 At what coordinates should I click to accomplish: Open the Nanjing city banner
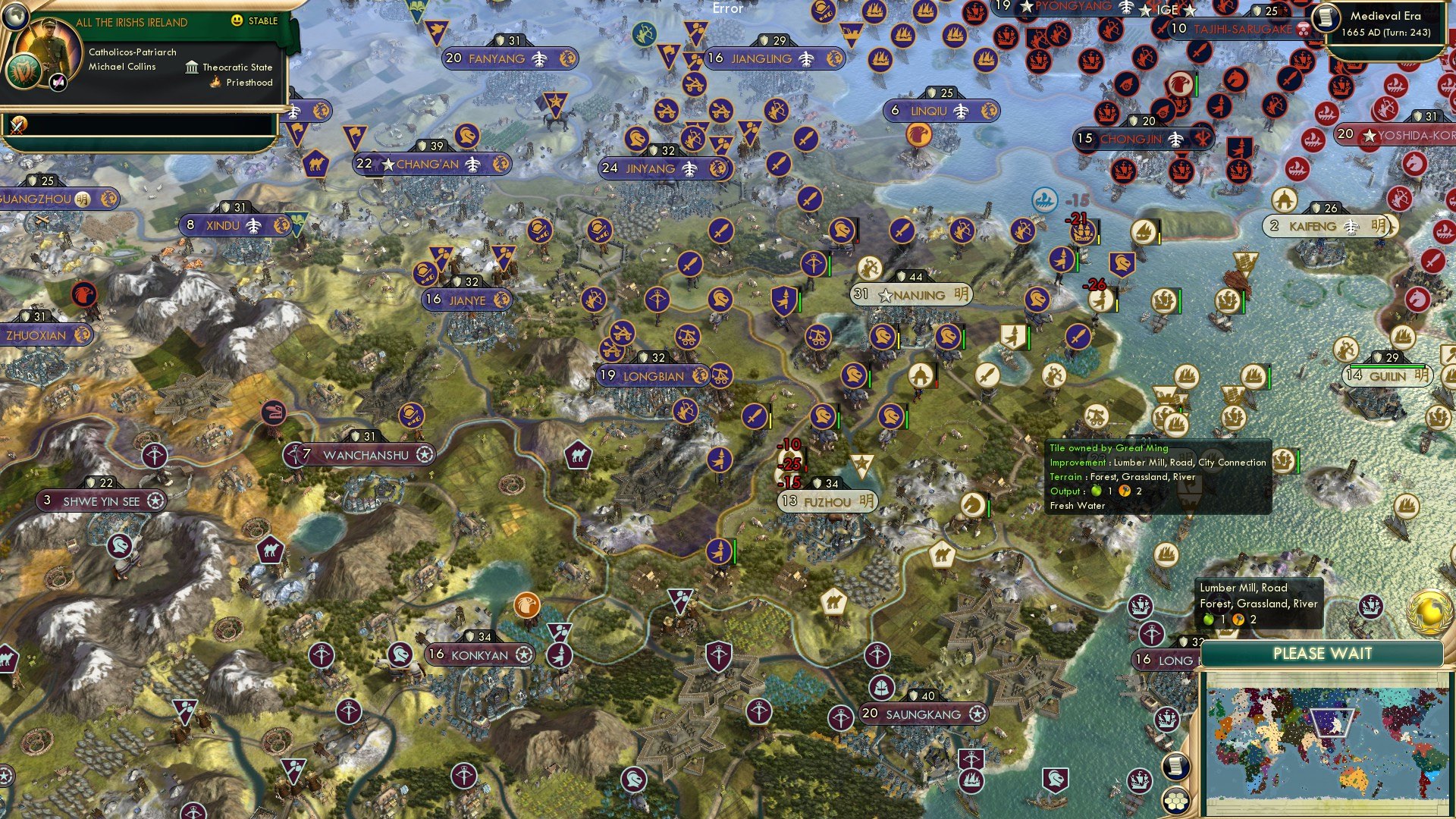[x=910, y=295]
